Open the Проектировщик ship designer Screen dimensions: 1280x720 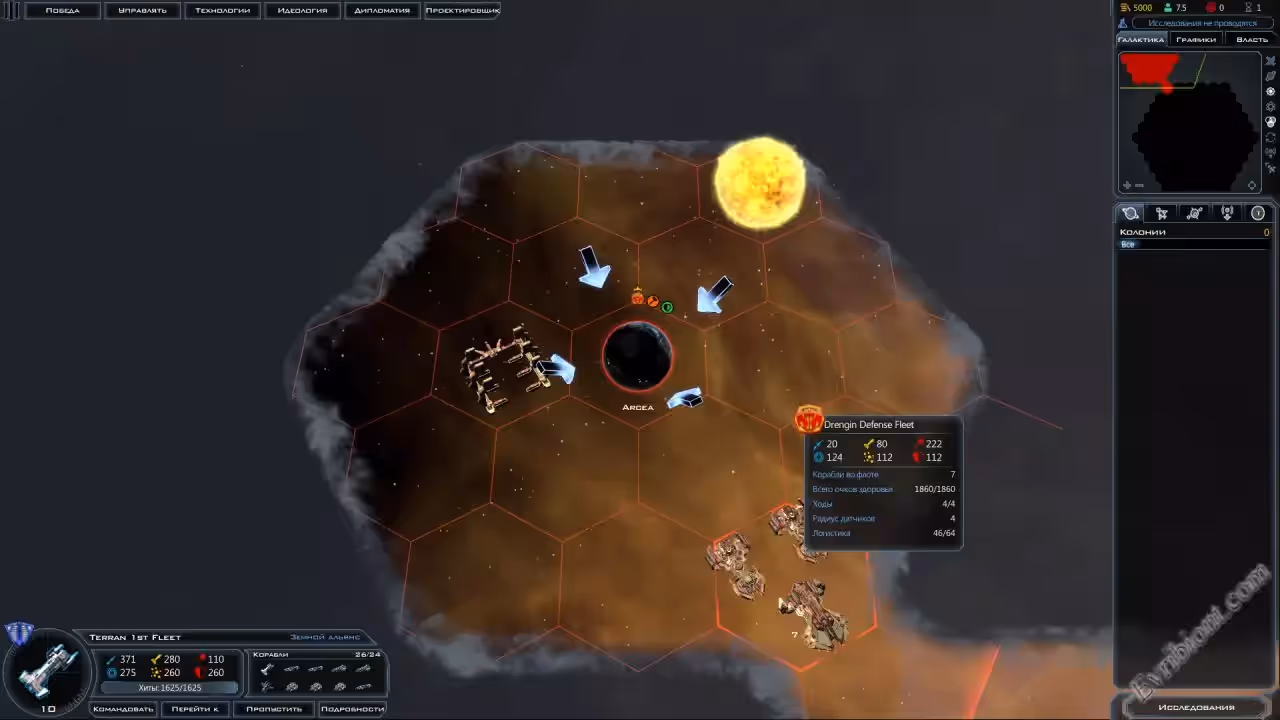tap(462, 10)
